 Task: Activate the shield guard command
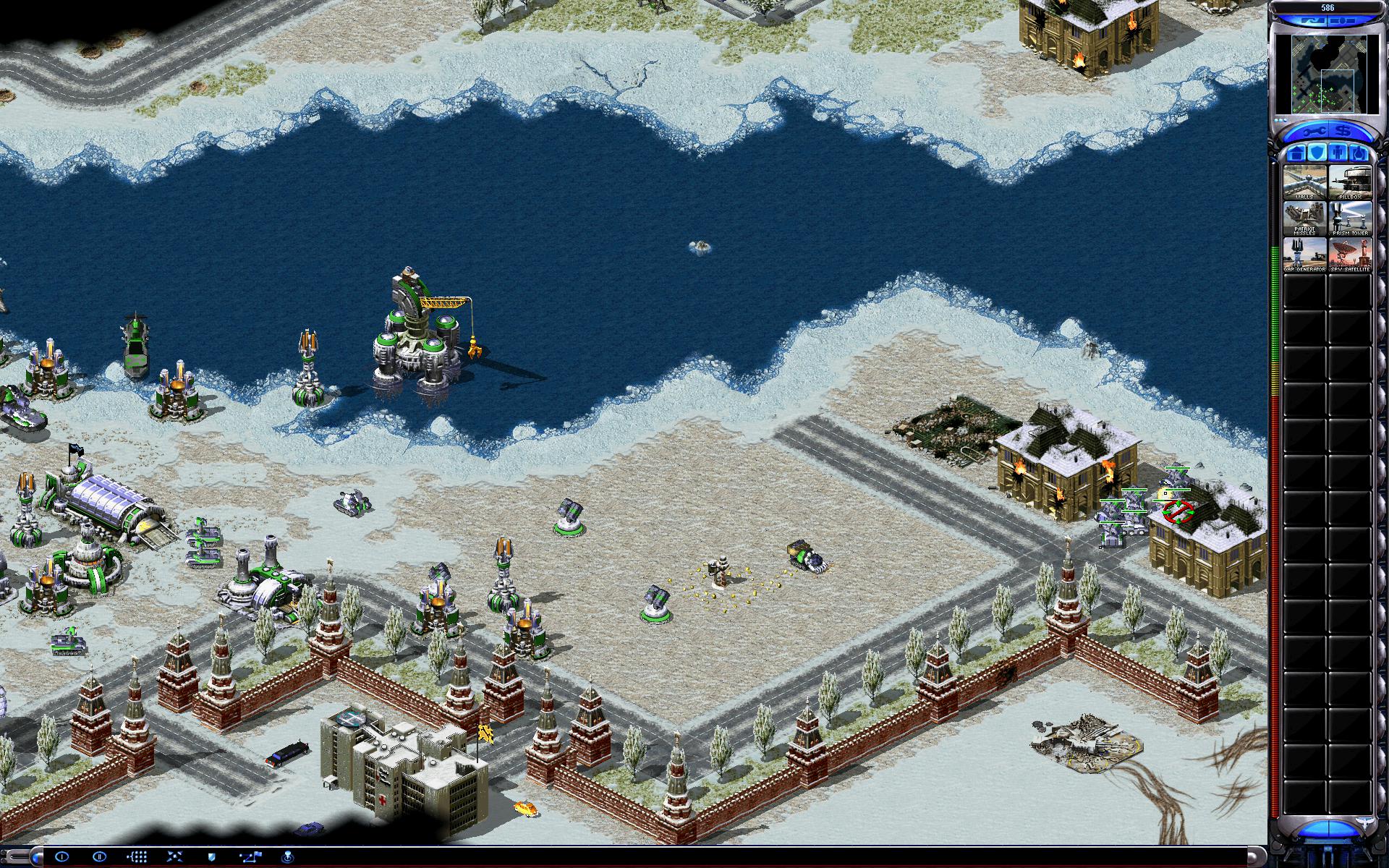(212, 856)
